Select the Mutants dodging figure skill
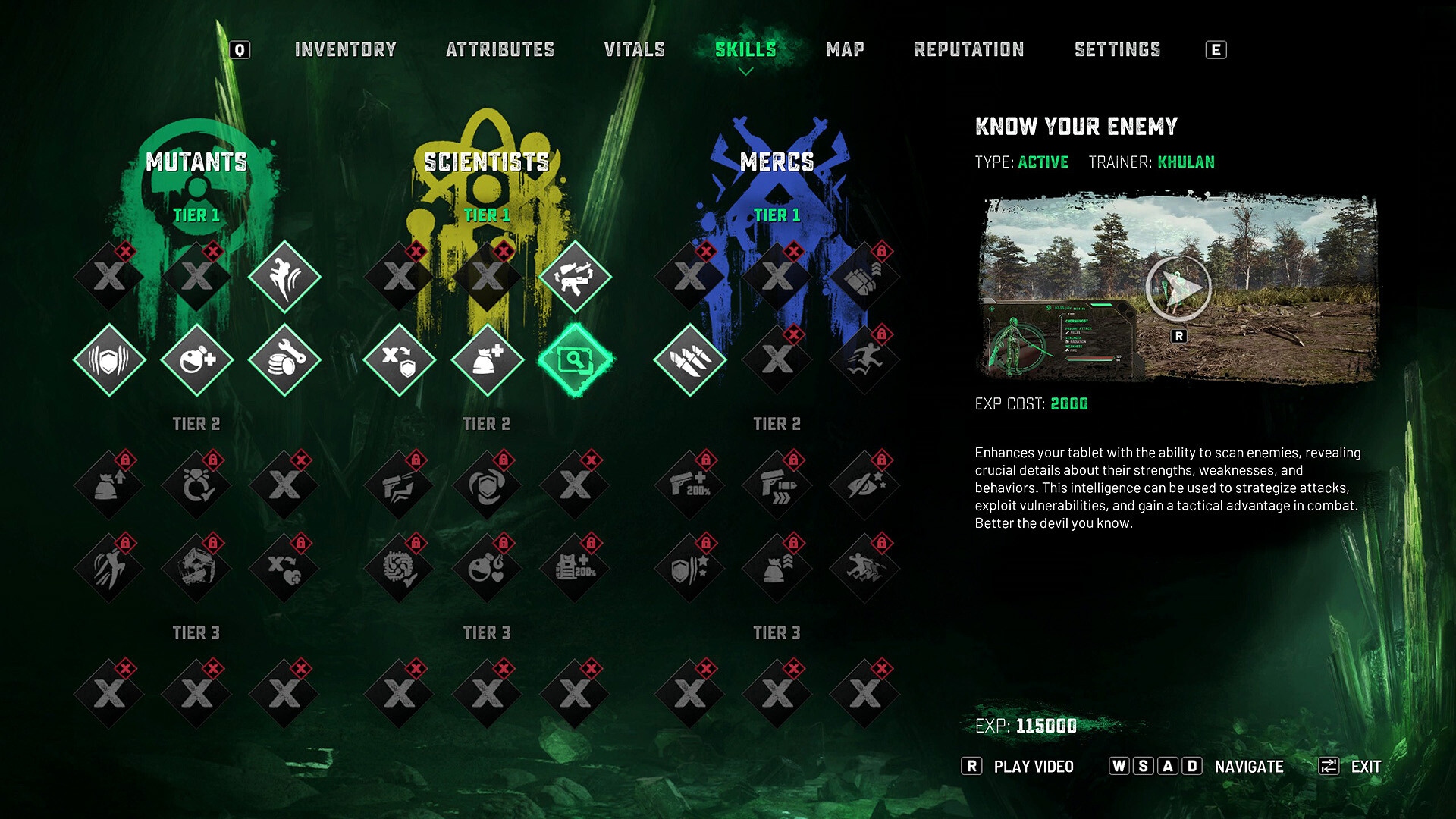This screenshot has height=819, width=1456. (x=285, y=277)
